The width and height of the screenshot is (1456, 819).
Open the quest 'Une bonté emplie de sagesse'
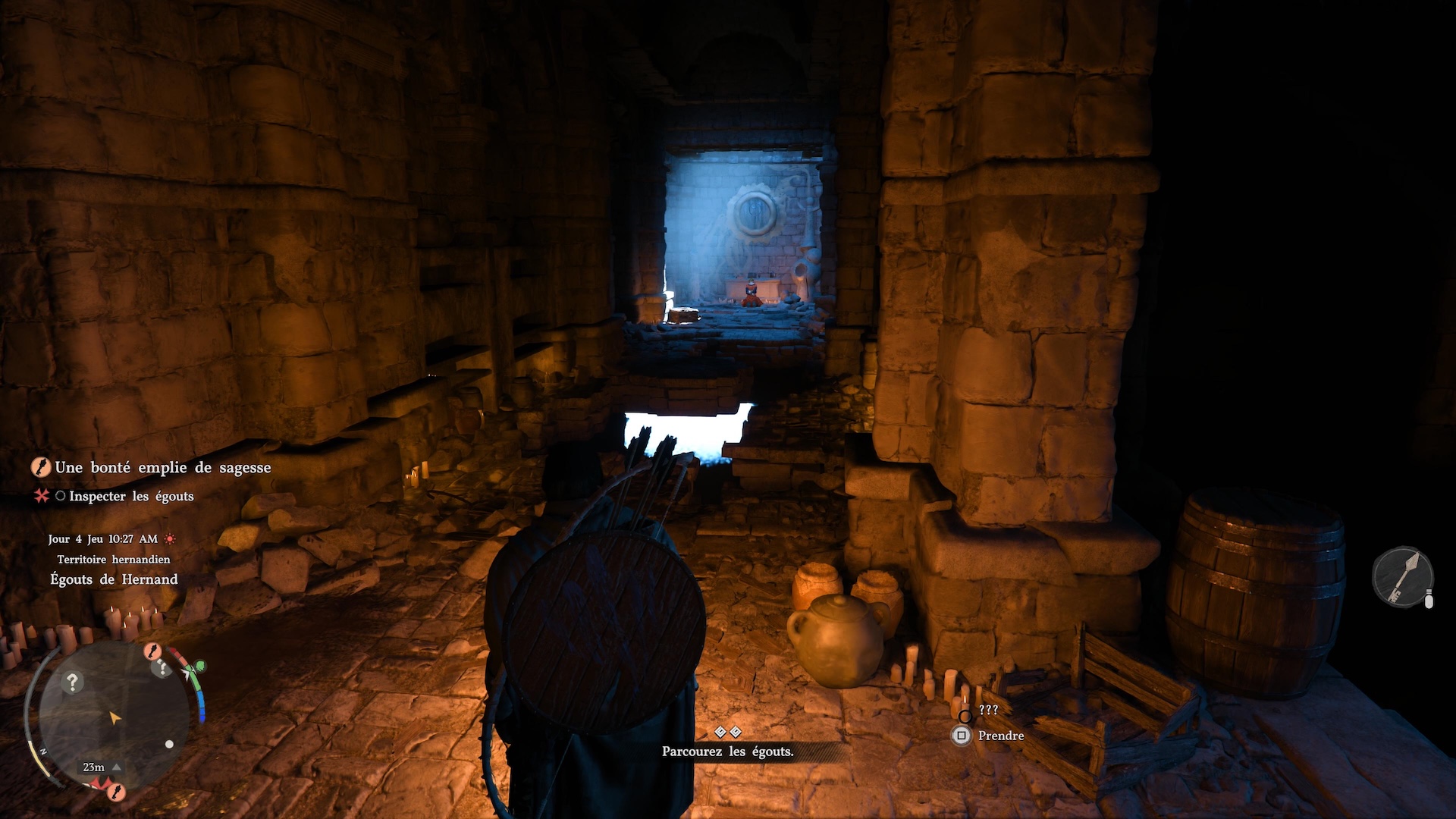click(x=162, y=468)
